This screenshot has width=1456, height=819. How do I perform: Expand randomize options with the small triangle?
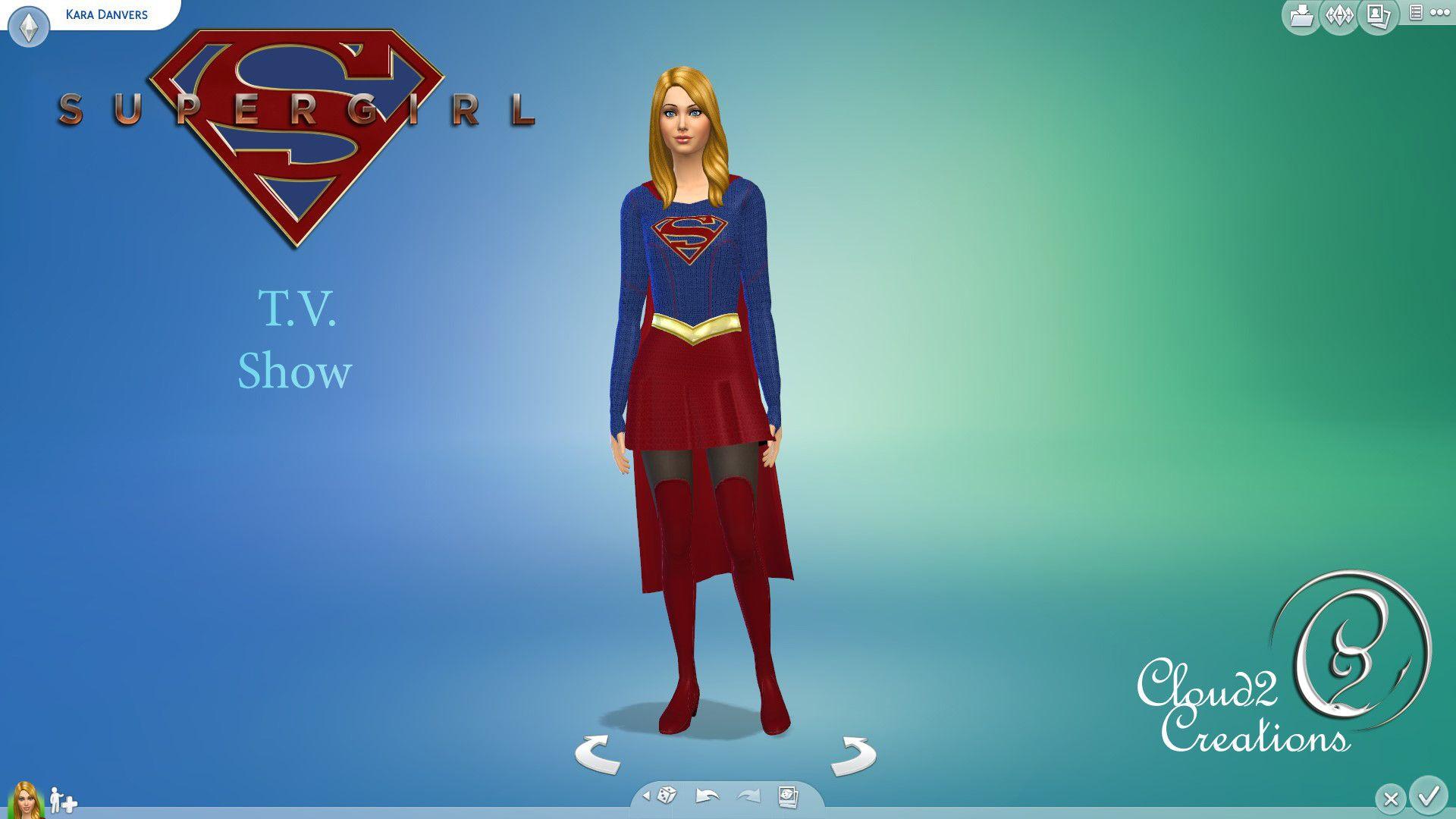point(646,795)
